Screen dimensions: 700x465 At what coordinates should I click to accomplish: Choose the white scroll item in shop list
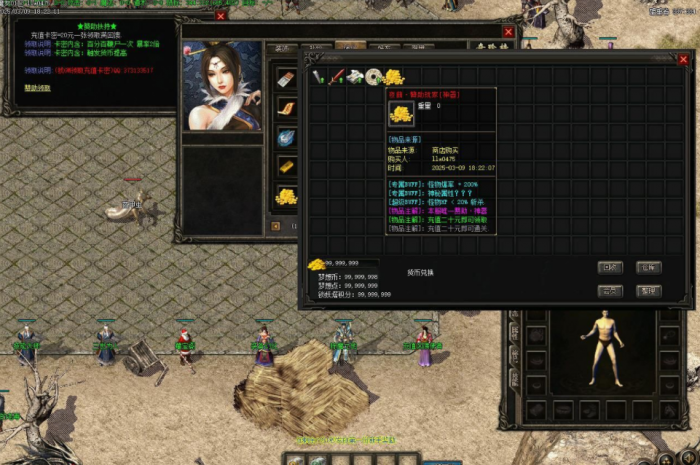pos(286,79)
